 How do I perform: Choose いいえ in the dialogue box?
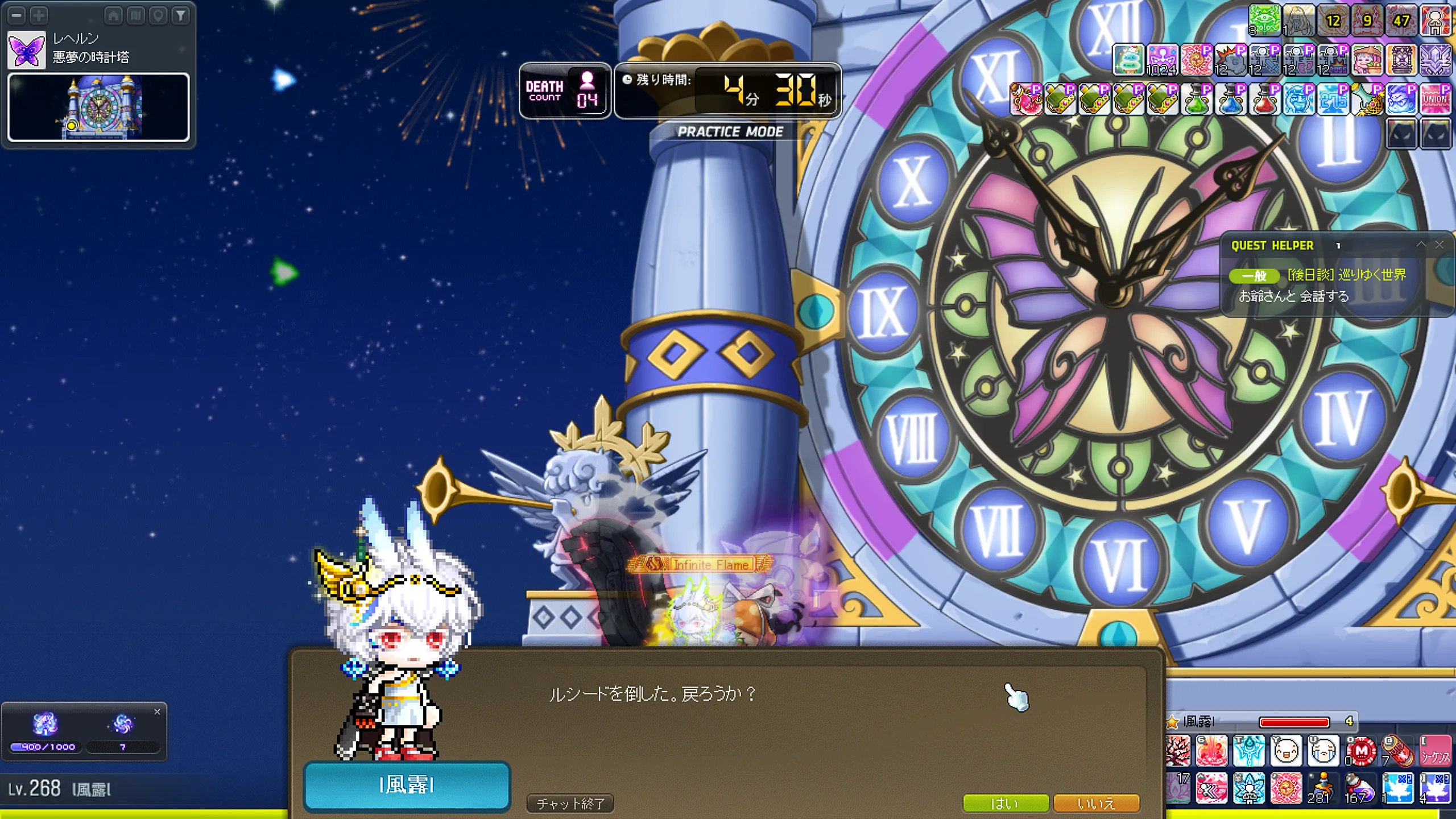[1096, 803]
